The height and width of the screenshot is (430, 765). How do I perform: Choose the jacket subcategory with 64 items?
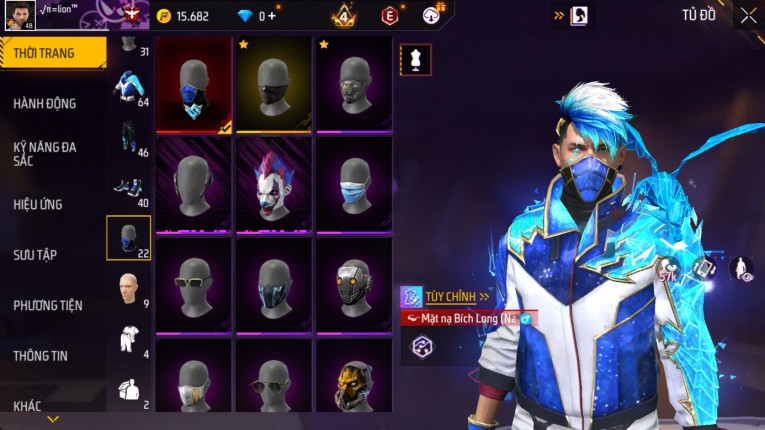[x=128, y=87]
